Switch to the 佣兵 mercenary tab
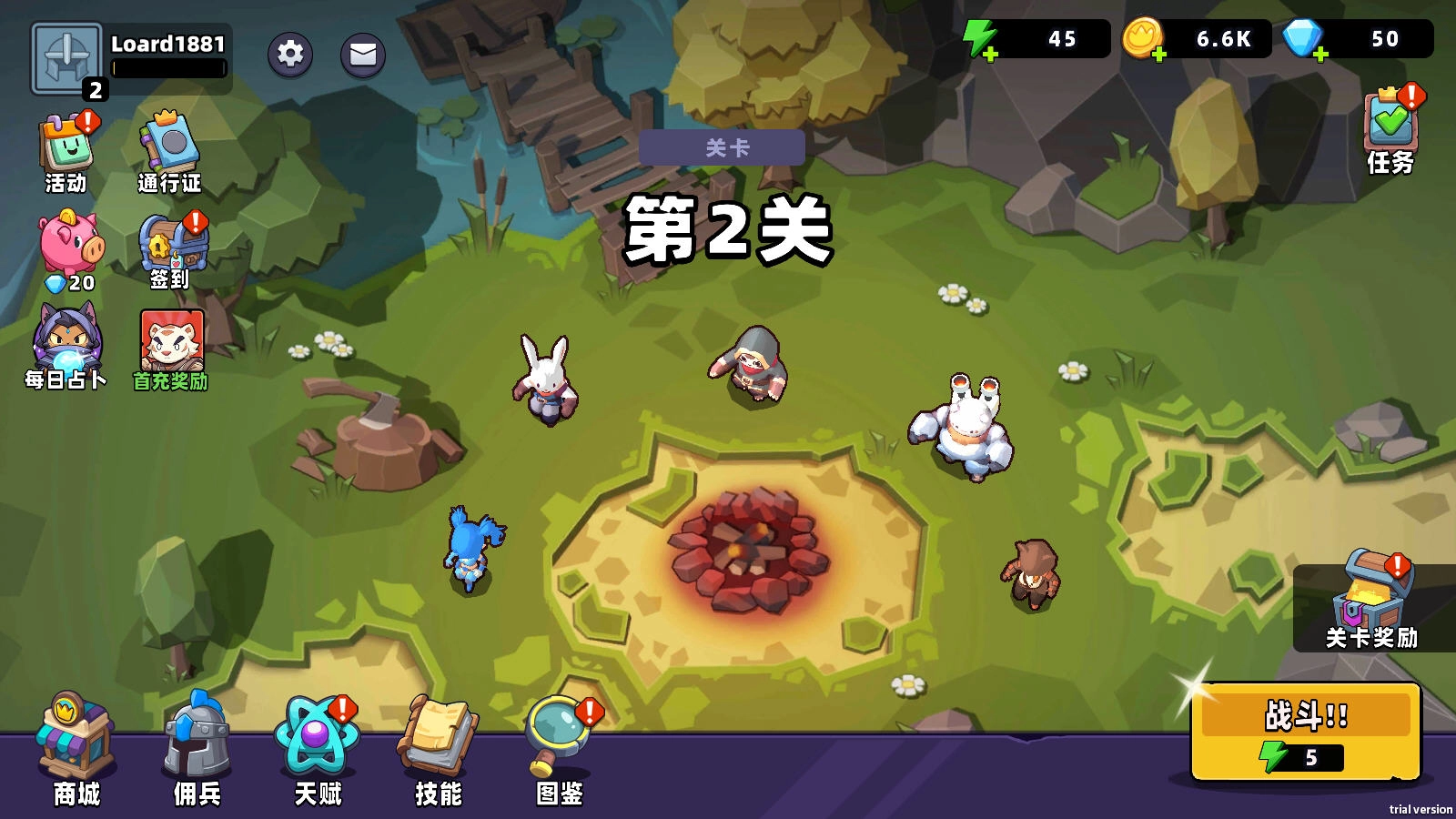The height and width of the screenshot is (819, 1456). (x=197, y=742)
